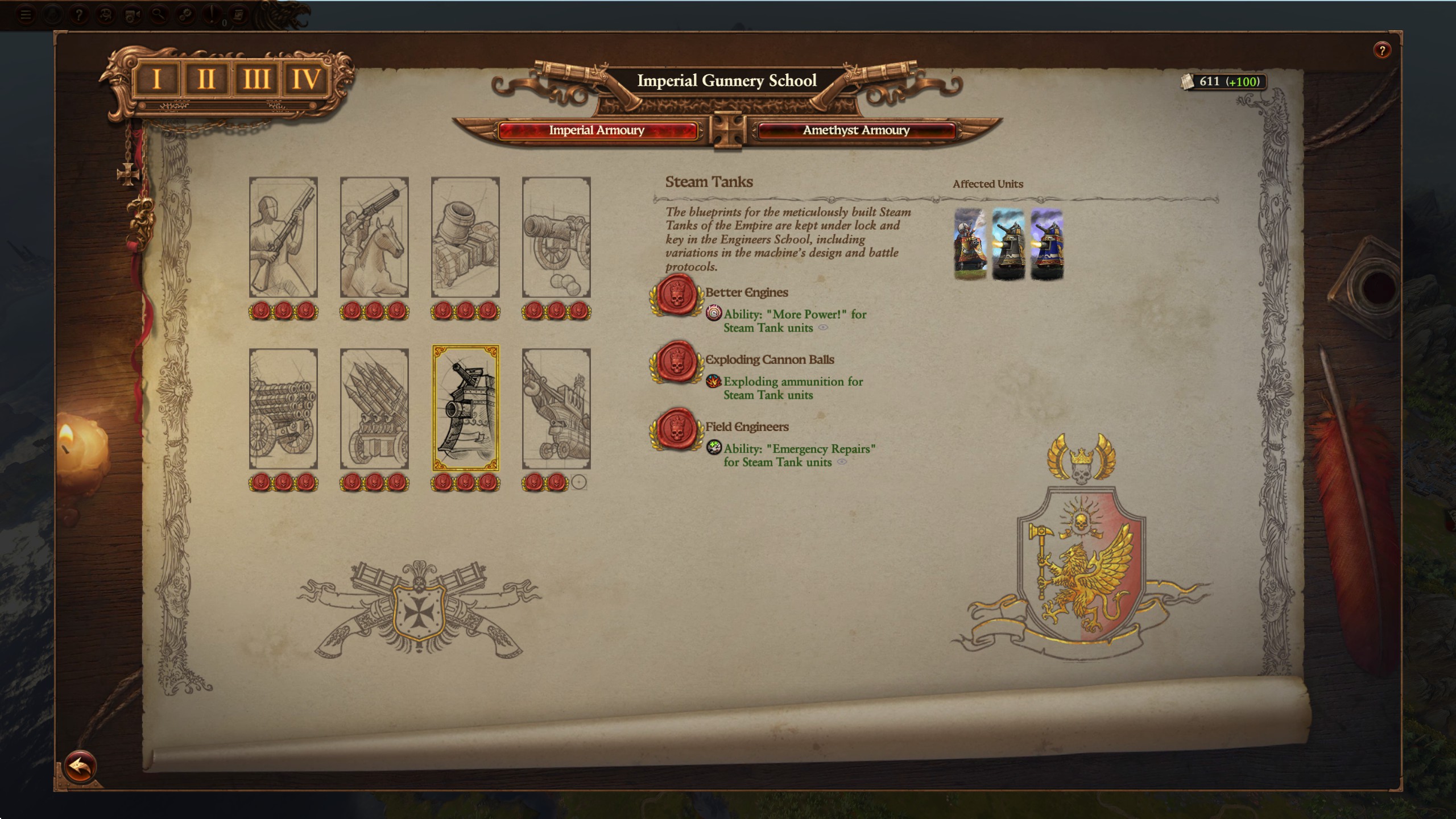
Task: Select the spyglass search icon in top toolbar
Action: (x=158, y=13)
